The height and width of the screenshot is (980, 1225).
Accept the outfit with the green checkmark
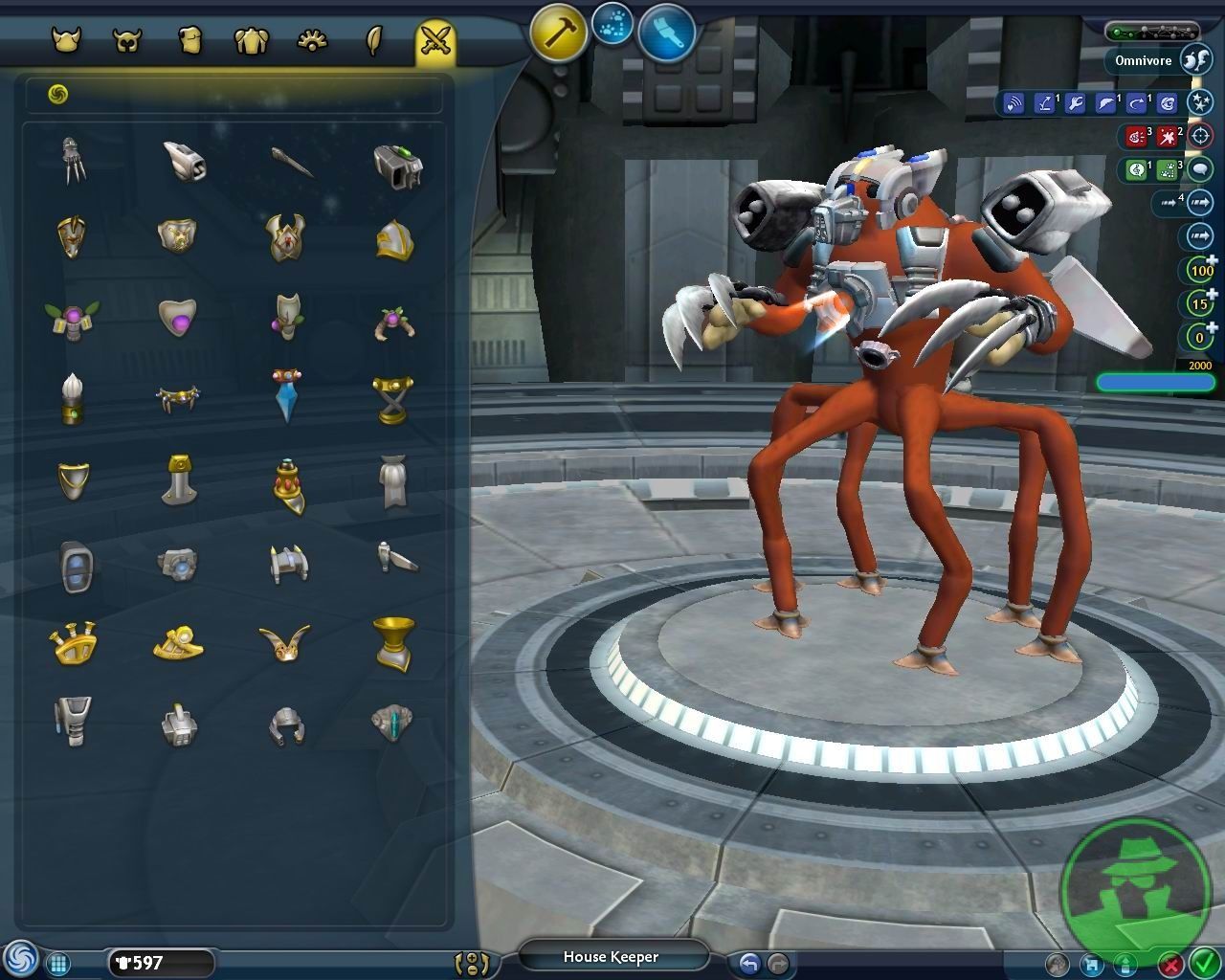pyautogui.click(x=1203, y=963)
